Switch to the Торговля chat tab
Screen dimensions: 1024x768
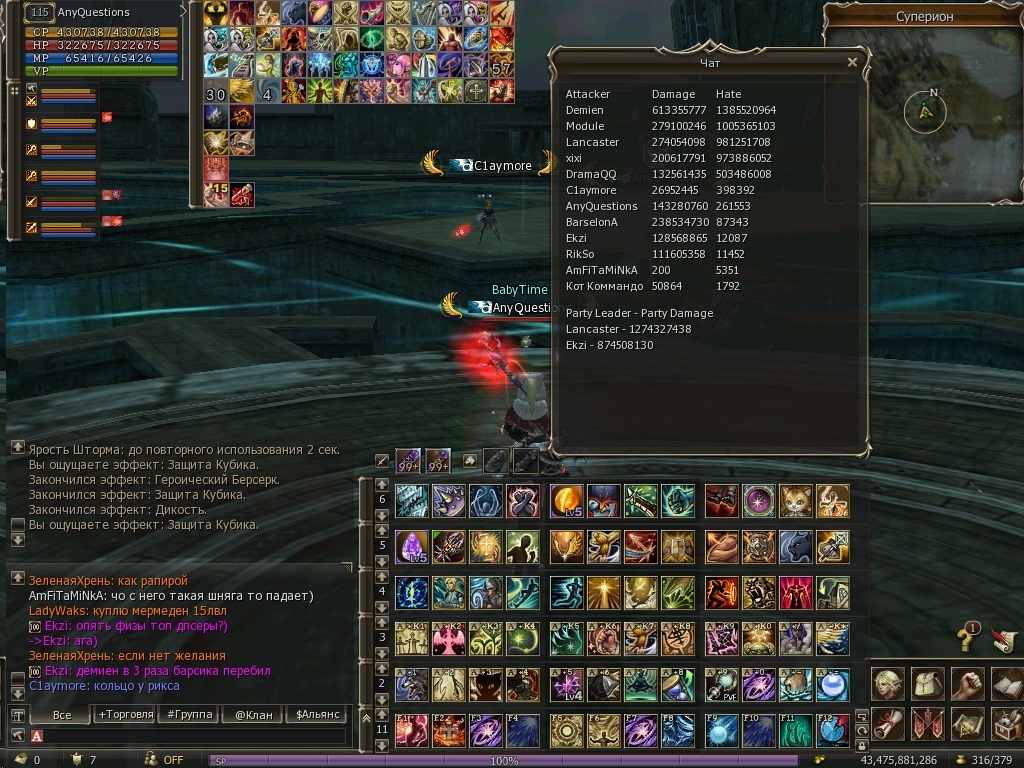pos(126,715)
